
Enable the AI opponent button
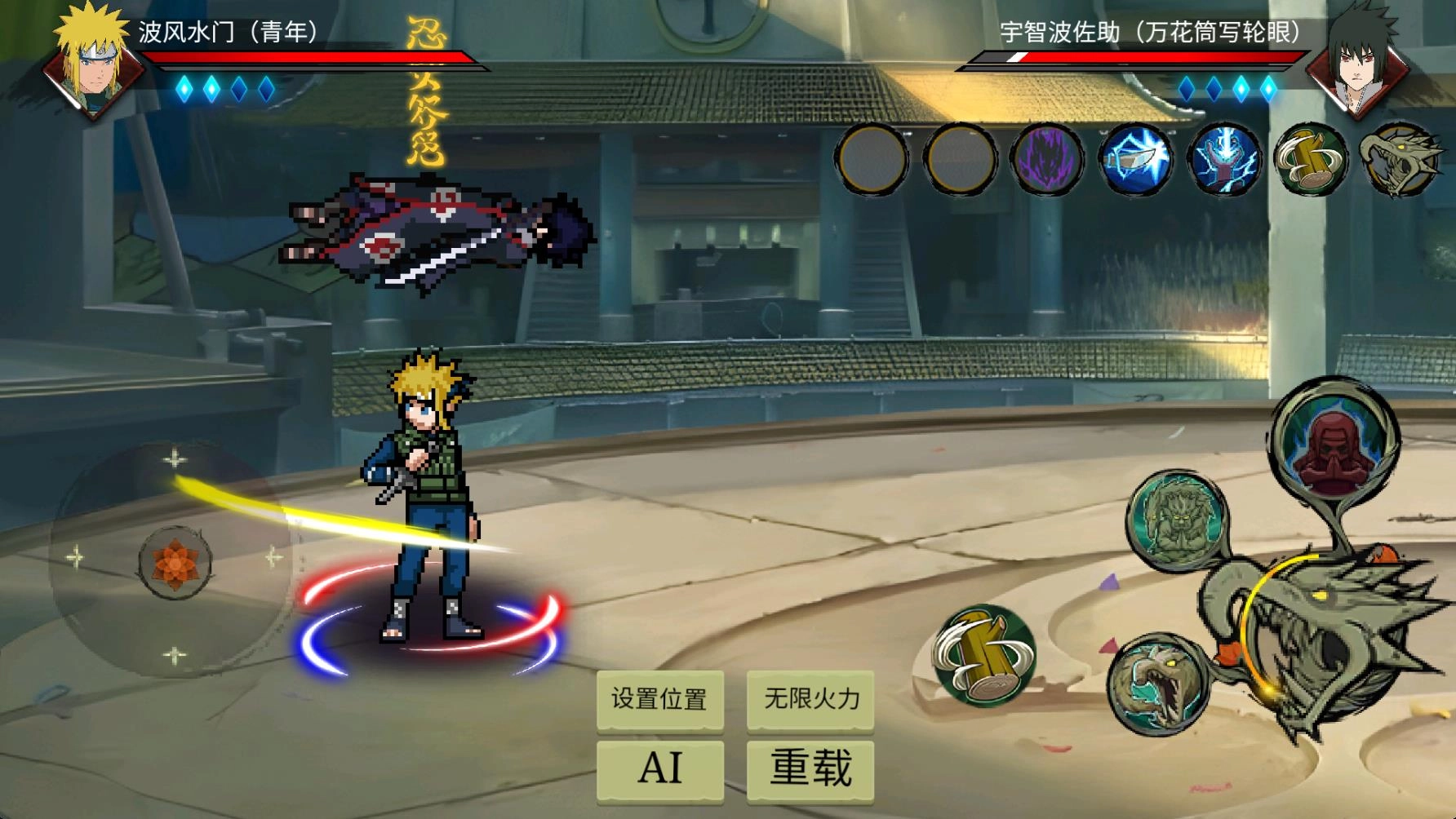tap(659, 768)
